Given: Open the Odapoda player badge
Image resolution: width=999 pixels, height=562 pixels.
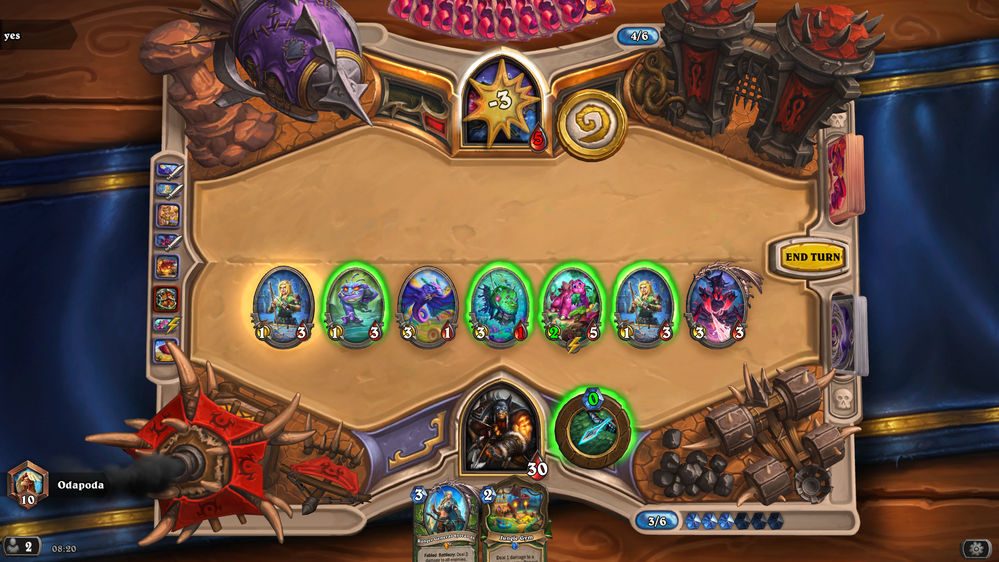Looking at the screenshot, I should click(x=28, y=484).
